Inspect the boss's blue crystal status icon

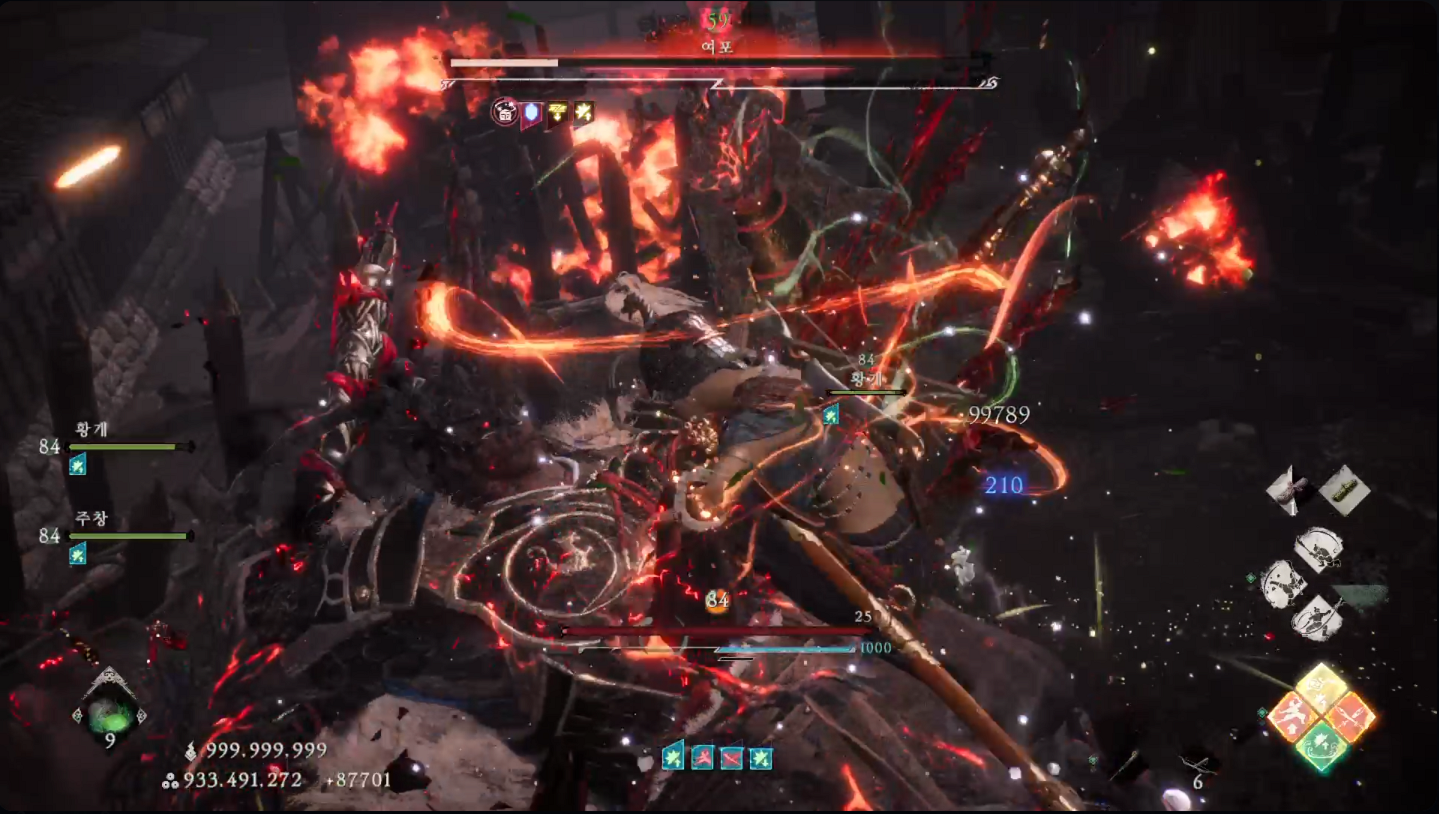pos(531,112)
